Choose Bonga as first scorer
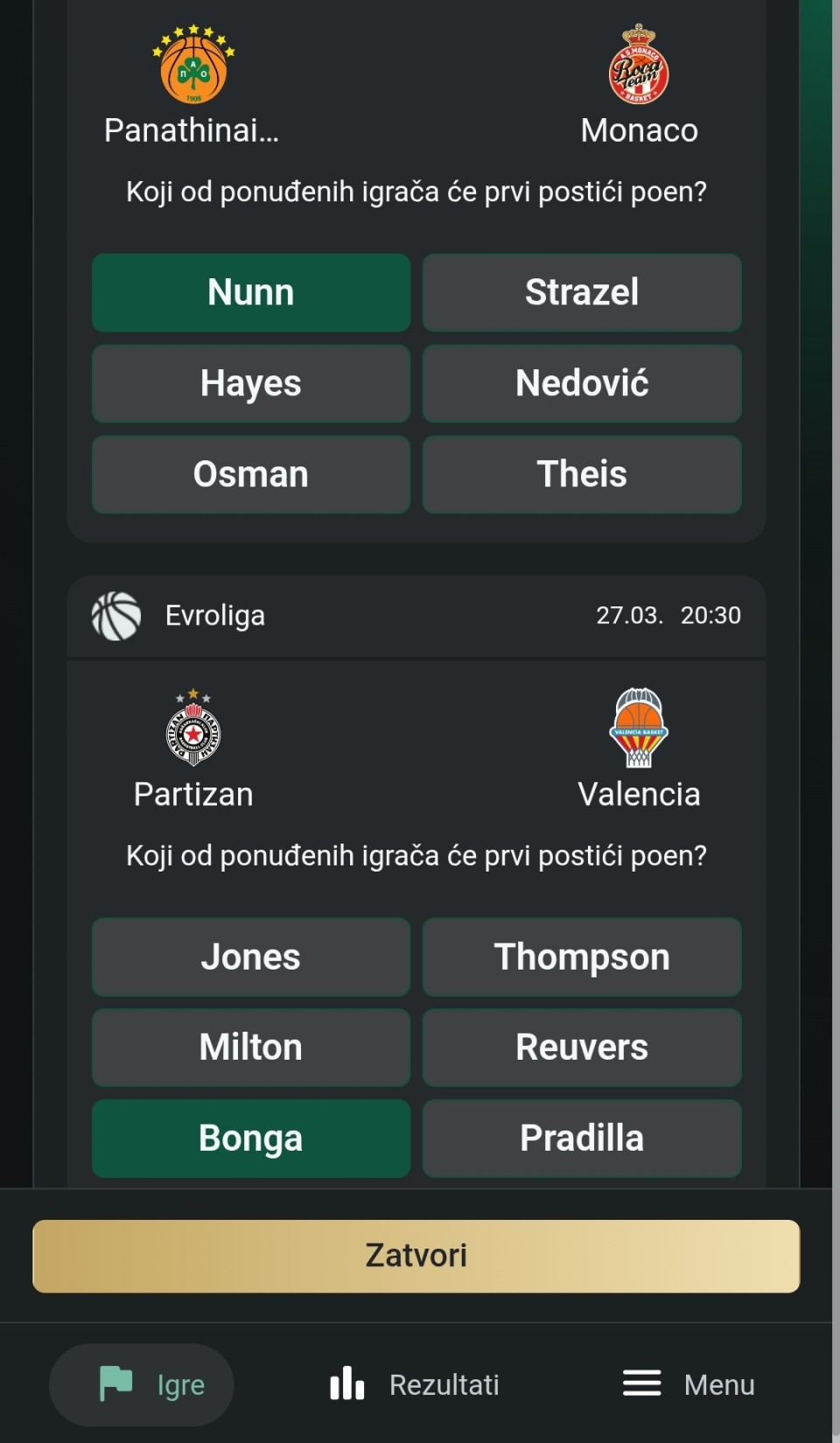840x1443 pixels. 250,1138
